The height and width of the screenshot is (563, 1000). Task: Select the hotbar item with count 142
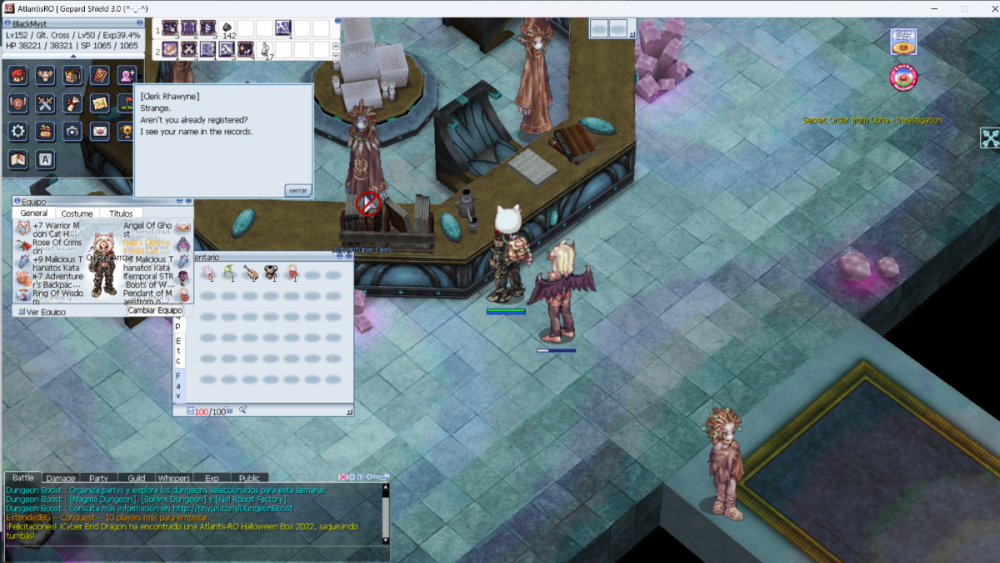[228, 29]
